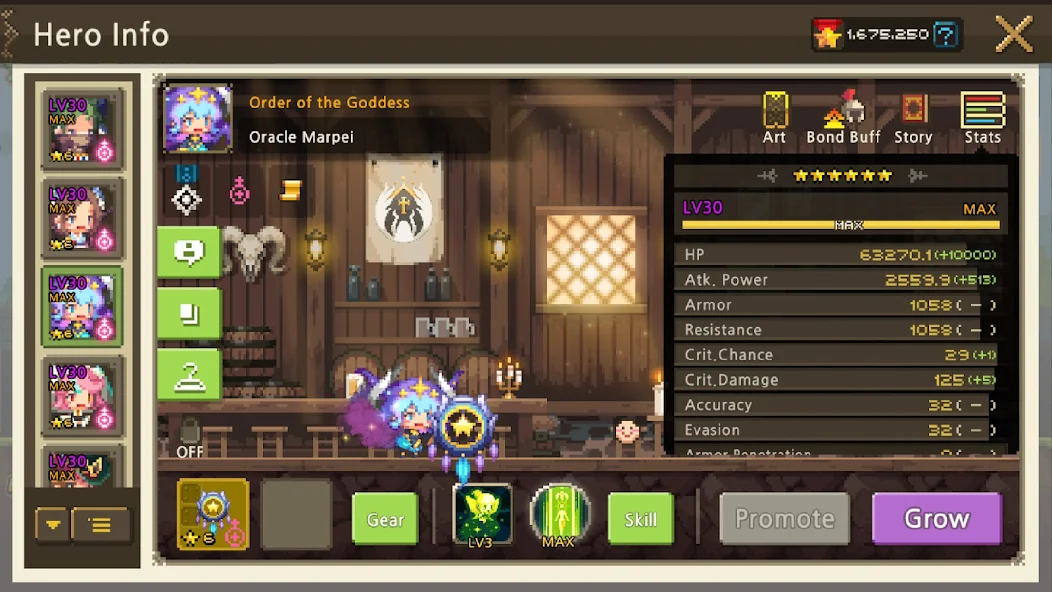
Task: Click the greyed Promote button
Action: click(785, 519)
